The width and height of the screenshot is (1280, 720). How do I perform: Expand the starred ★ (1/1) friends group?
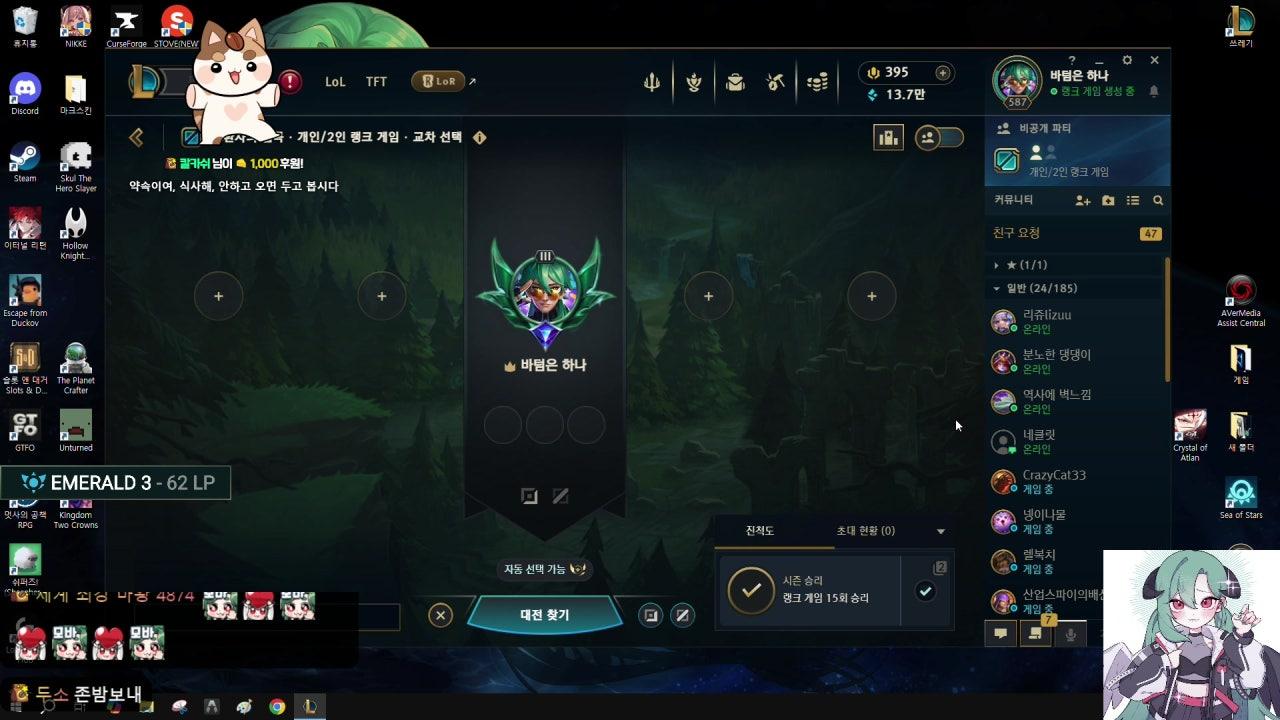point(994,265)
